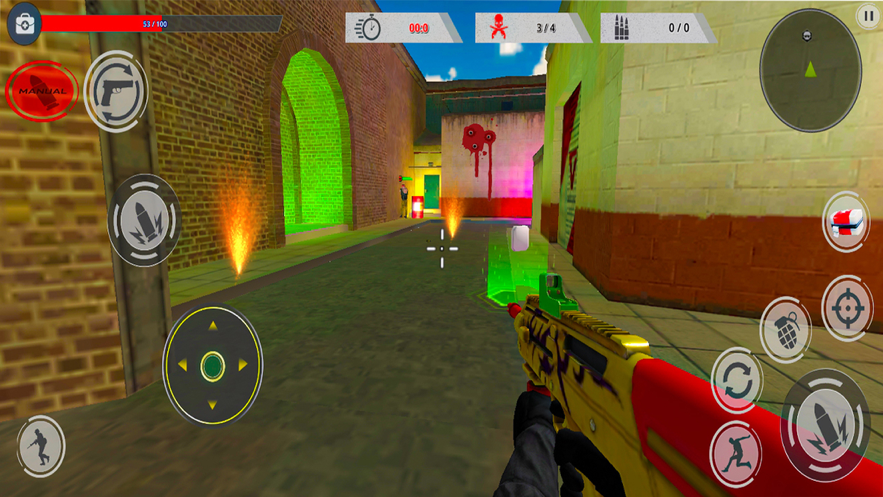Fire using the bullet button above the joystick
This screenshot has height=497, width=883.
pyautogui.click(x=143, y=220)
